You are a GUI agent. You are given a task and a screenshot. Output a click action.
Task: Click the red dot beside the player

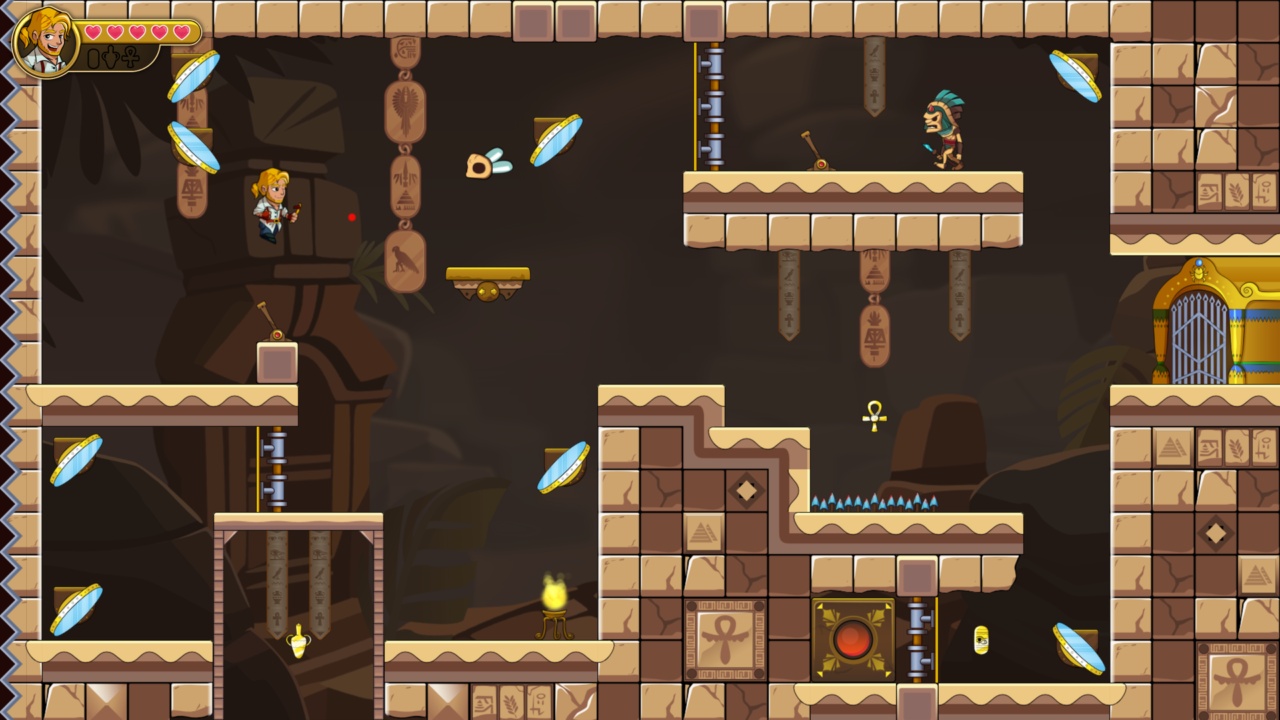(351, 216)
